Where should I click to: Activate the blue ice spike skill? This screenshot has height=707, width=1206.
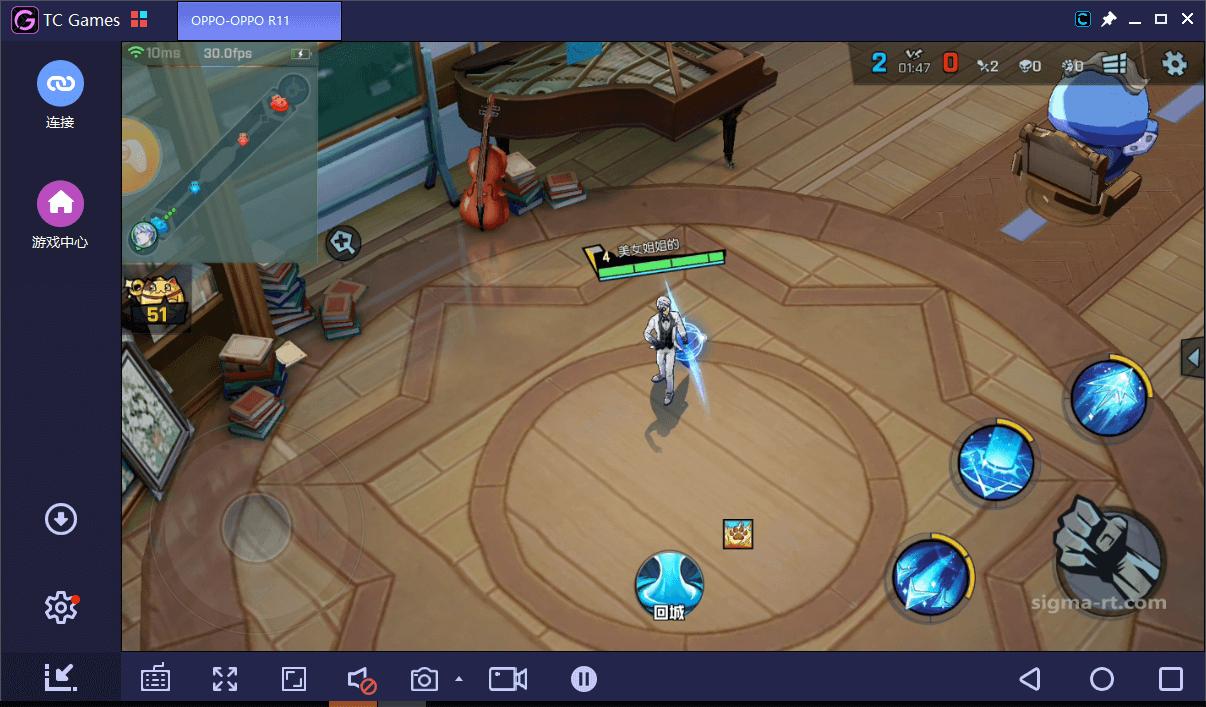(1108, 397)
